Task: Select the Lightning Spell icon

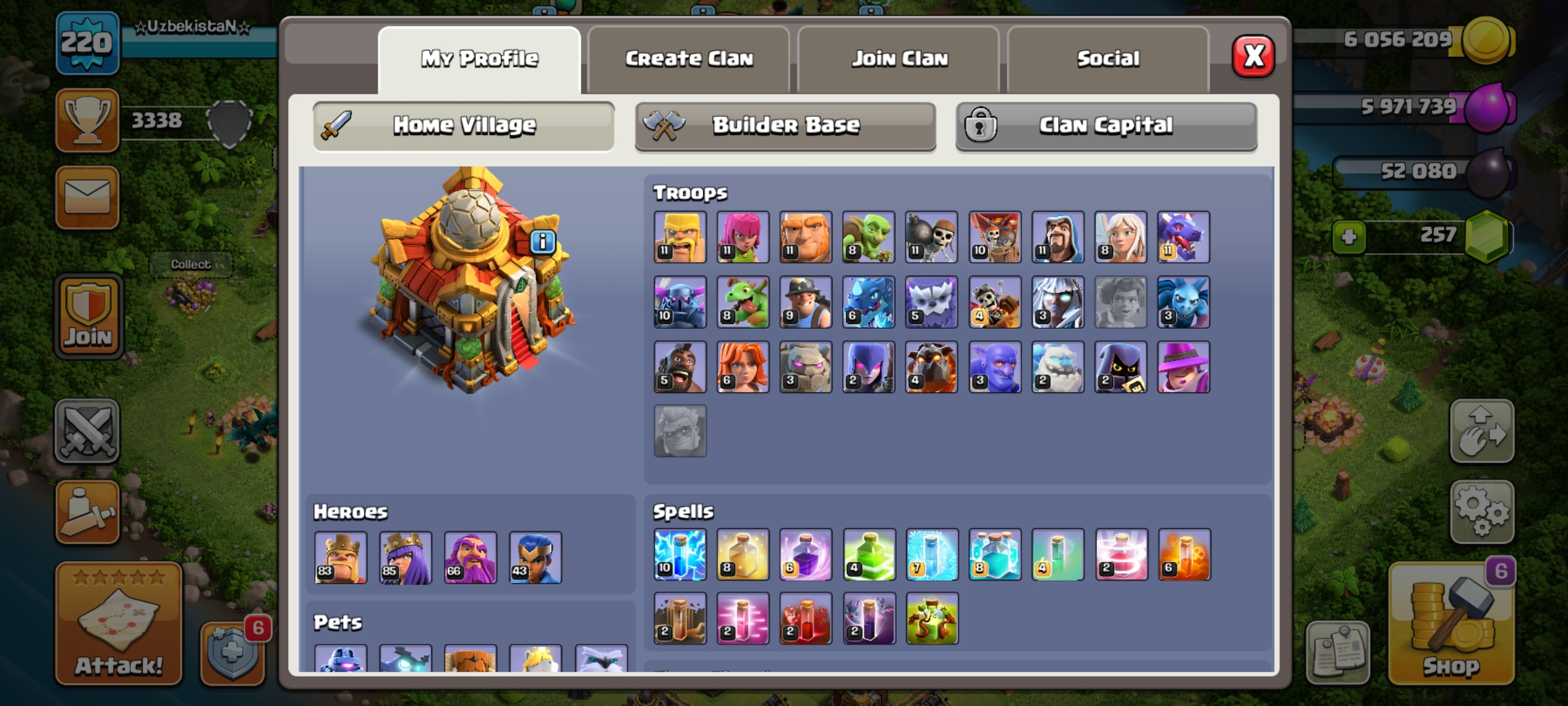Action: pyautogui.click(x=679, y=554)
